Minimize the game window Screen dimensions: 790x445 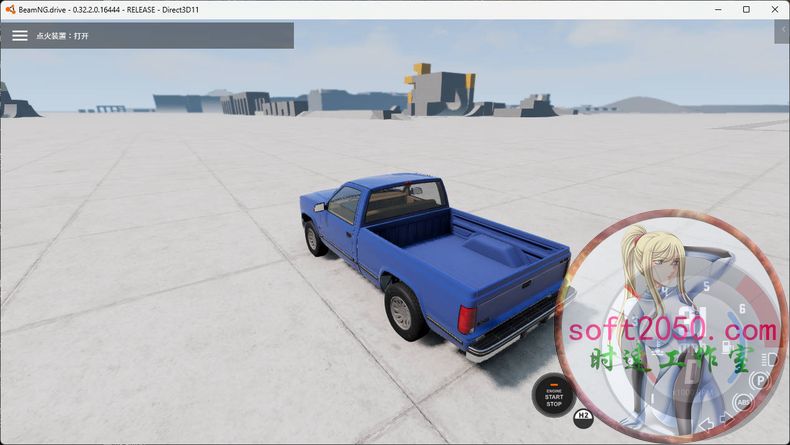718,9
